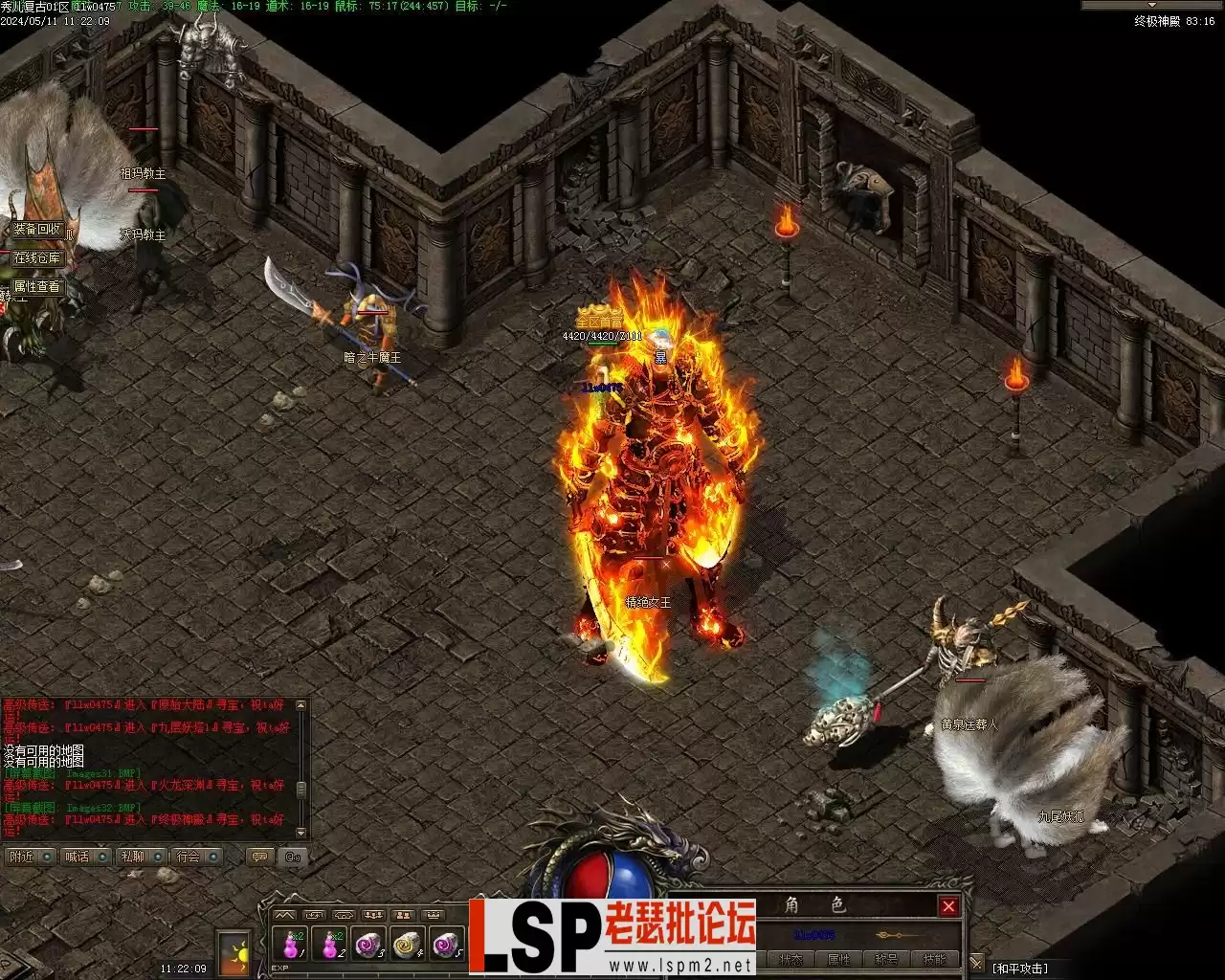Close the 角色 character panel
The image size is (1225, 980).
tap(948, 906)
